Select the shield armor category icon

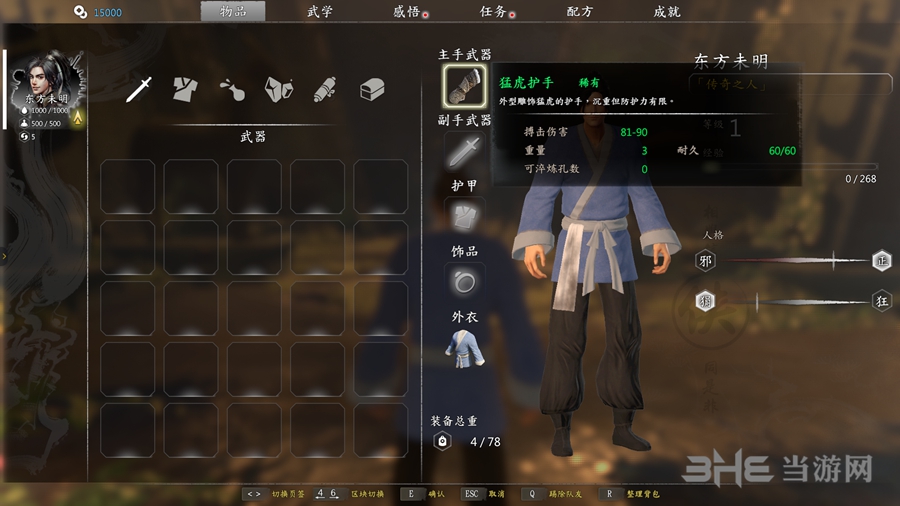pyautogui.click(x=278, y=89)
